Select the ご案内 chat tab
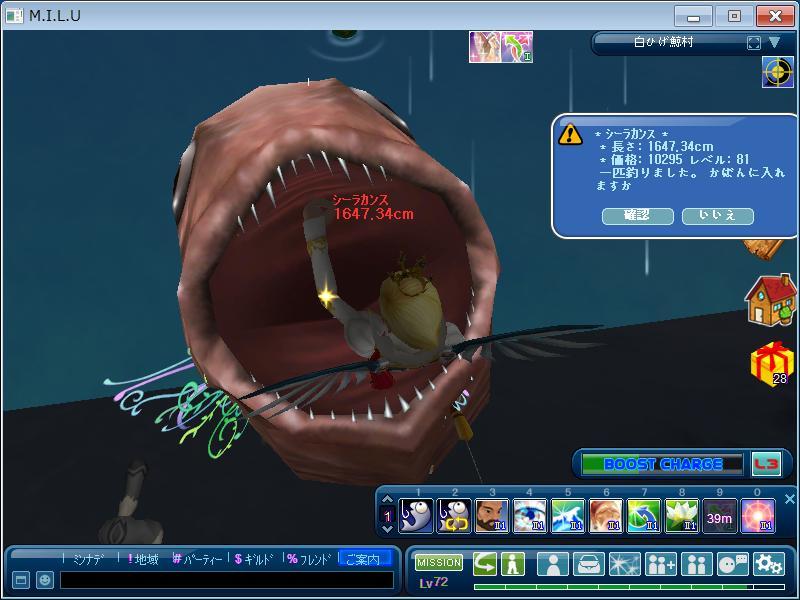Image resolution: width=800 pixels, height=600 pixels. [364, 559]
